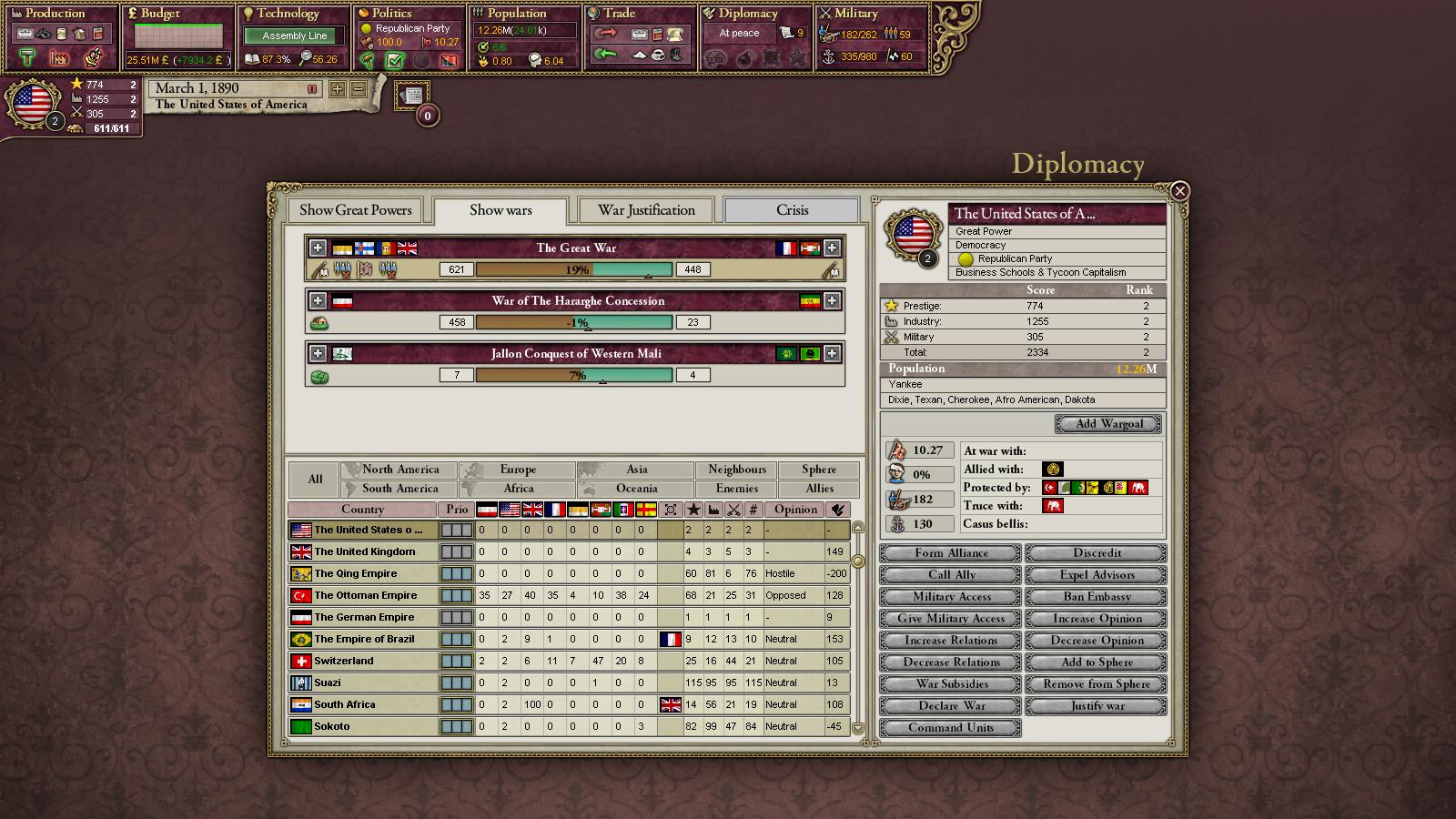Filter country list by Europe
Viewport: 1456px width, 819px height.
[x=518, y=470]
